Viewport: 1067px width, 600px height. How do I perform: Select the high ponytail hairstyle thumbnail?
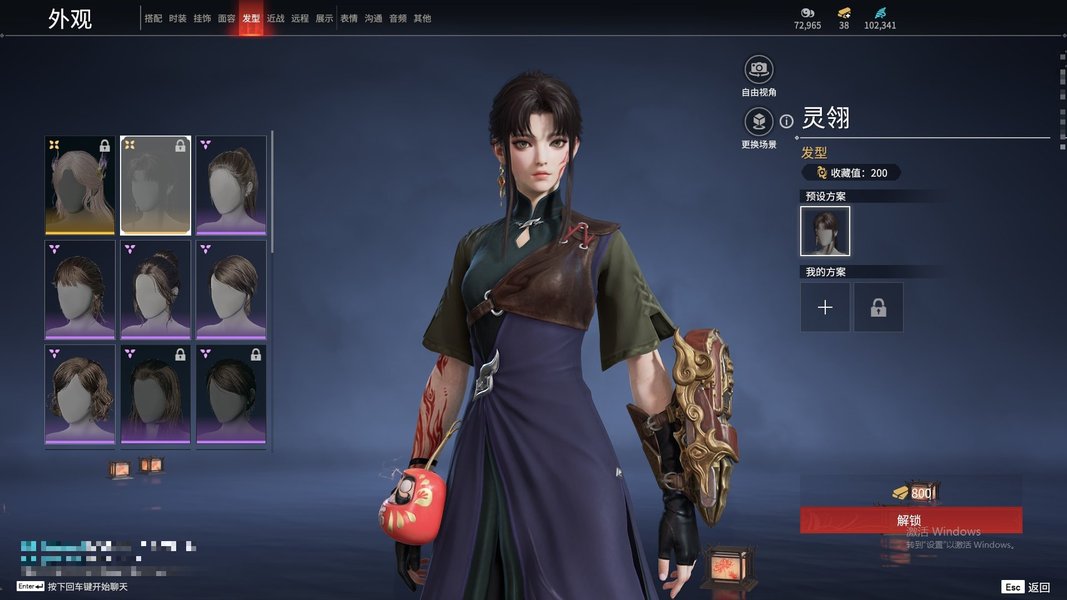[x=231, y=185]
